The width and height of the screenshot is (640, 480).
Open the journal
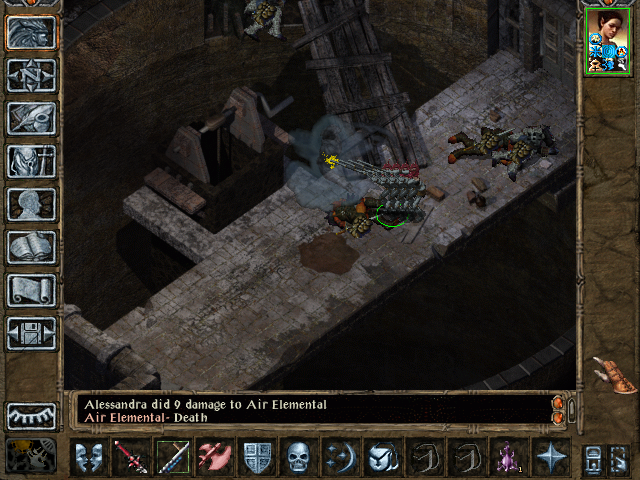click(31, 118)
